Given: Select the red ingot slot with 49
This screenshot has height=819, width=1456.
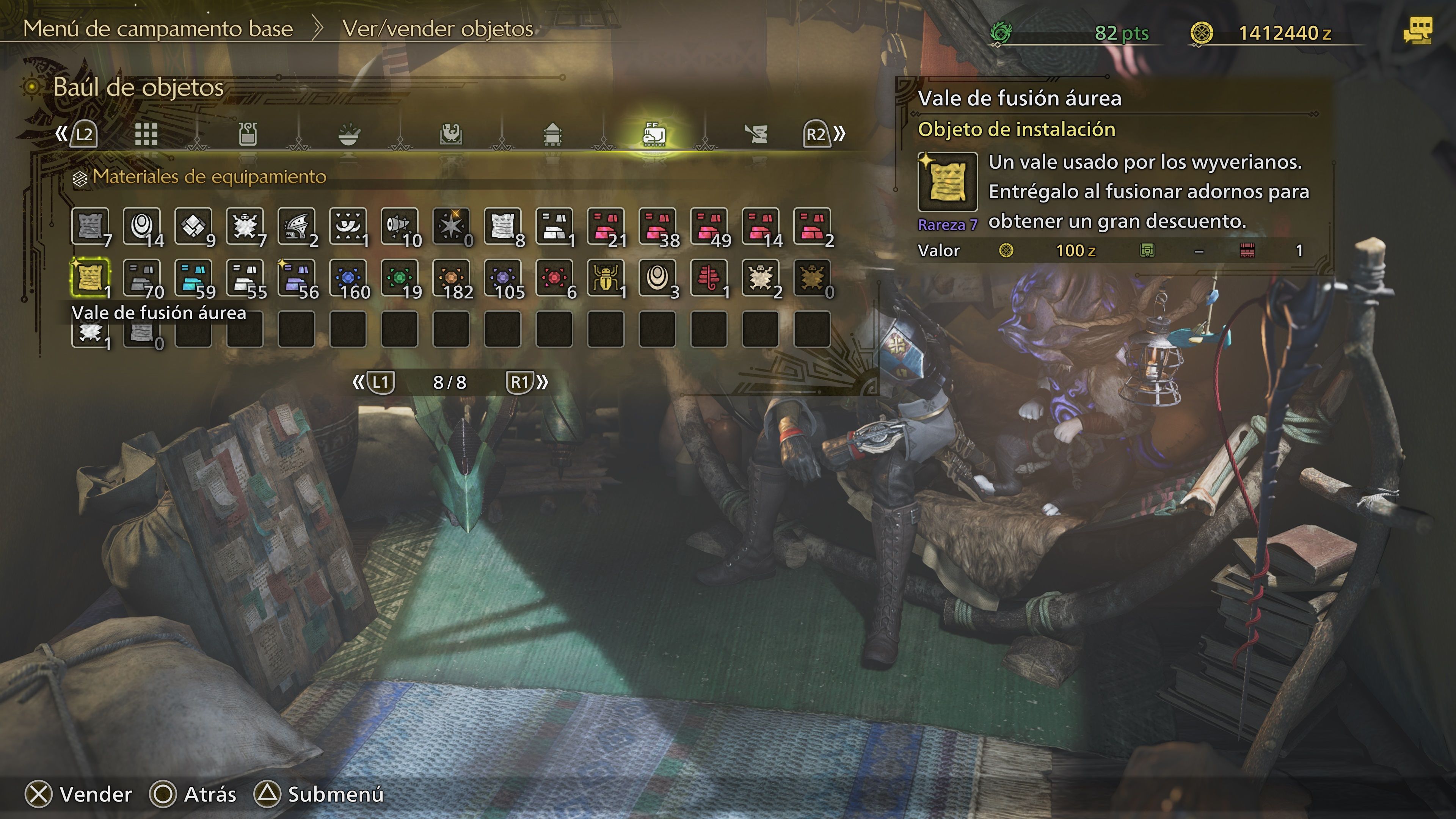Looking at the screenshot, I should [x=709, y=226].
